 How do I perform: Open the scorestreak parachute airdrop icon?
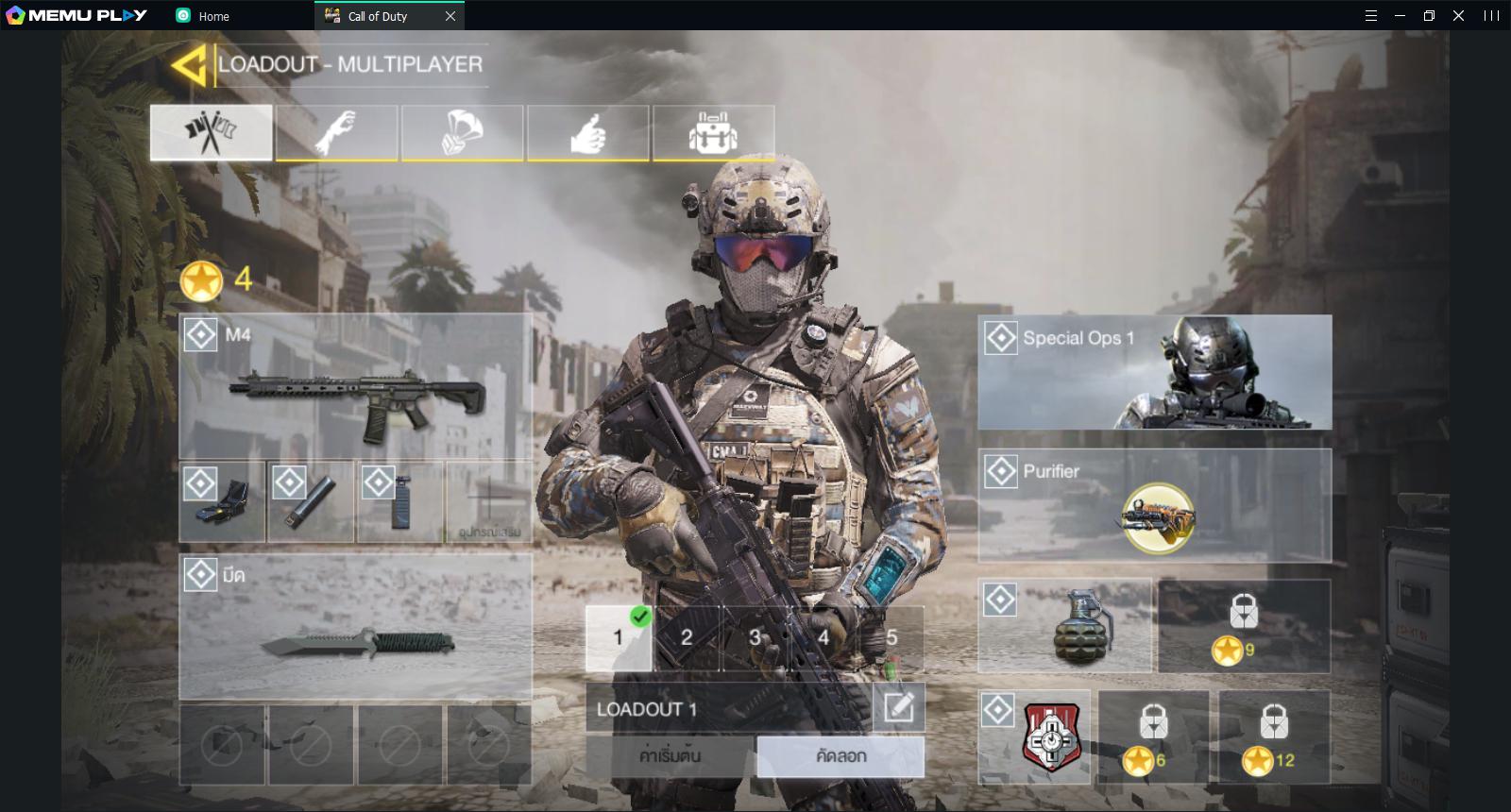pos(462,132)
